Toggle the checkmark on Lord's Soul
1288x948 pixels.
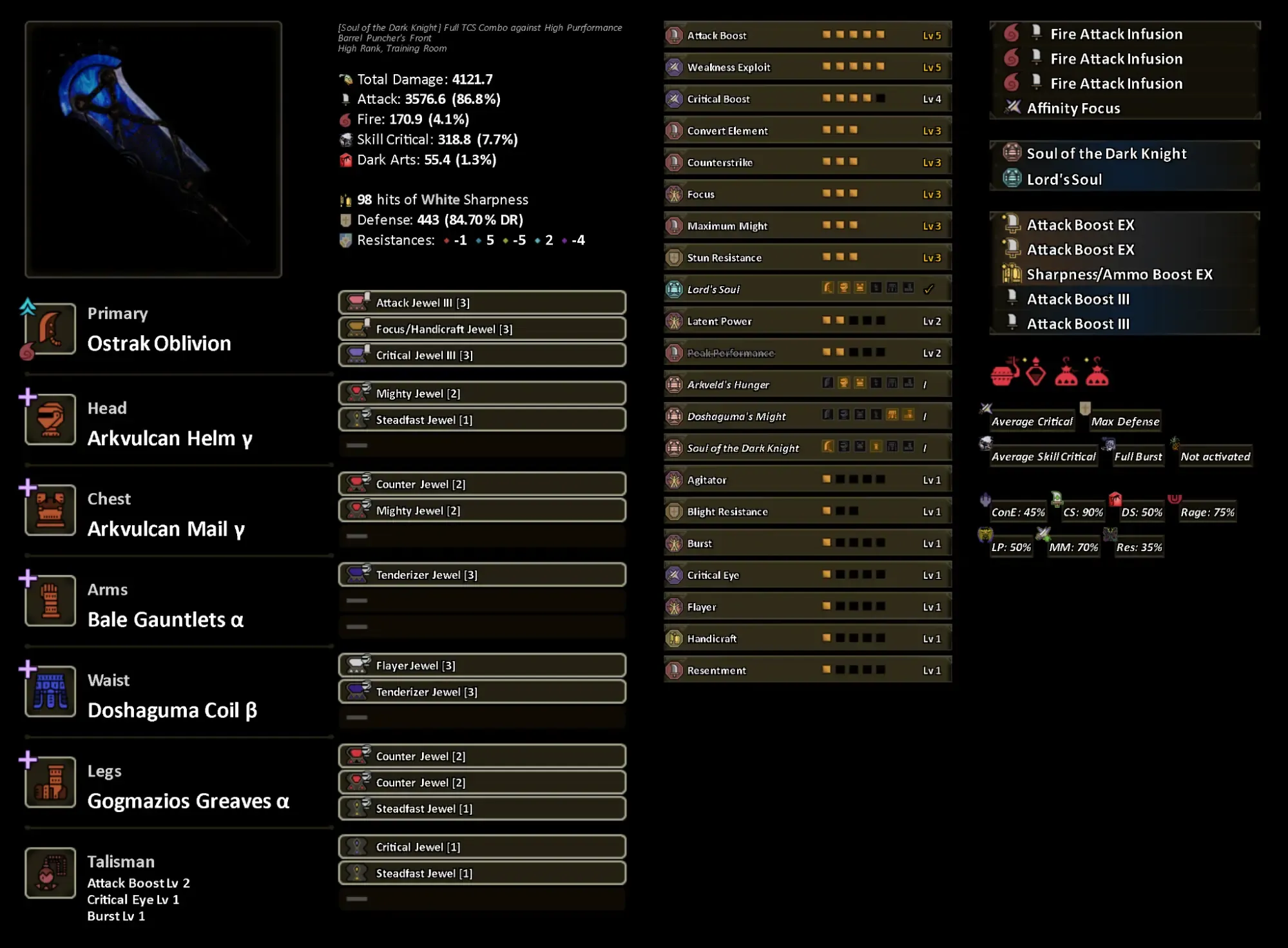click(930, 289)
